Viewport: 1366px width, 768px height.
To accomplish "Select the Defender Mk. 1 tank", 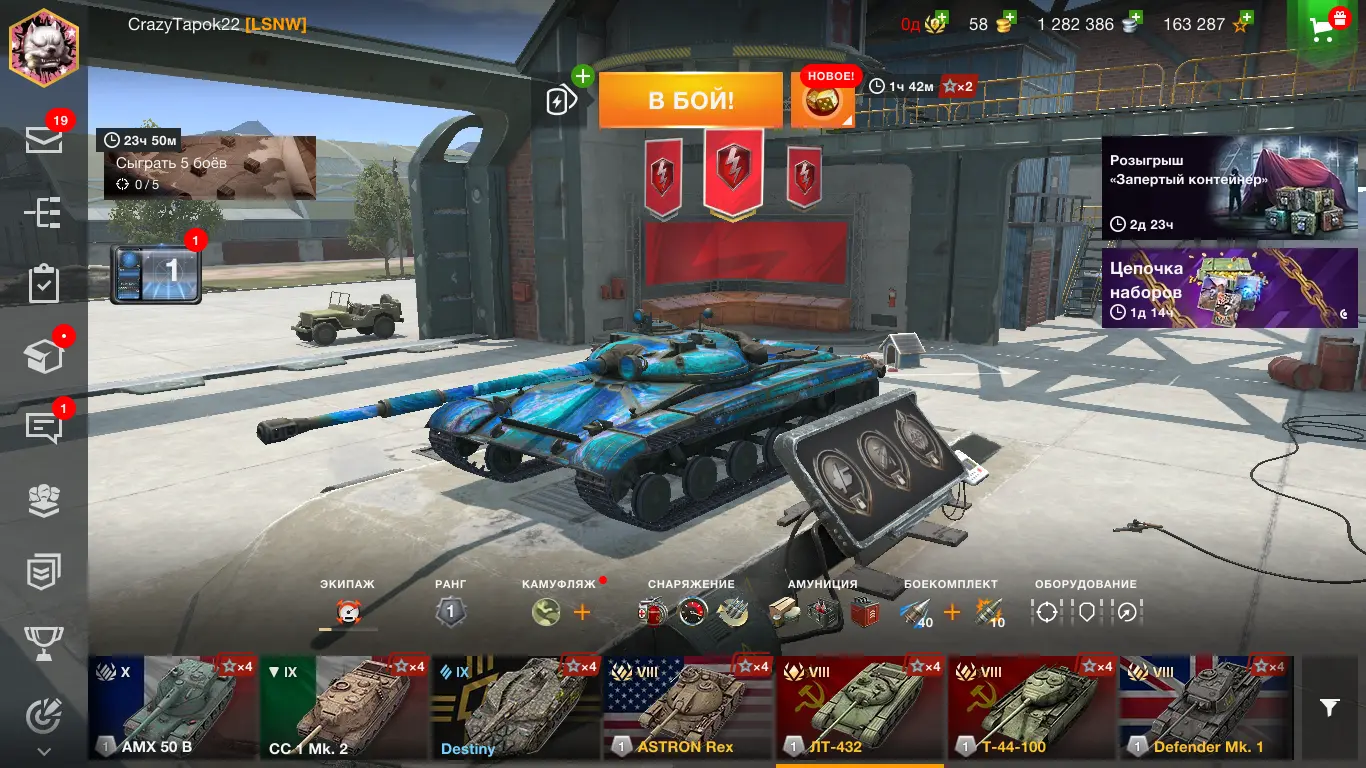I will pos(1204,707).
